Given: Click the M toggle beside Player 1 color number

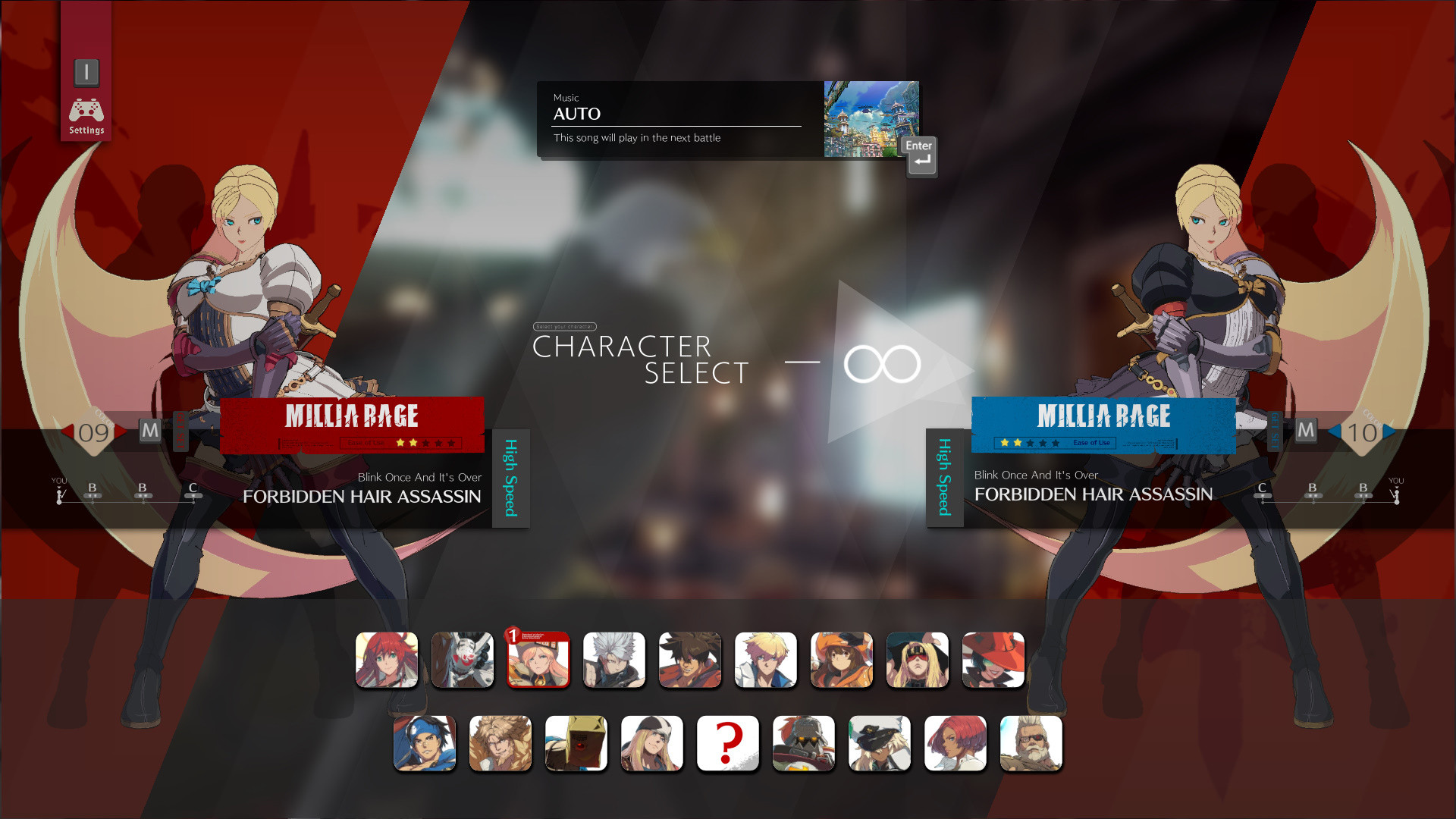Looking at the screenshot, I should 149,430.
